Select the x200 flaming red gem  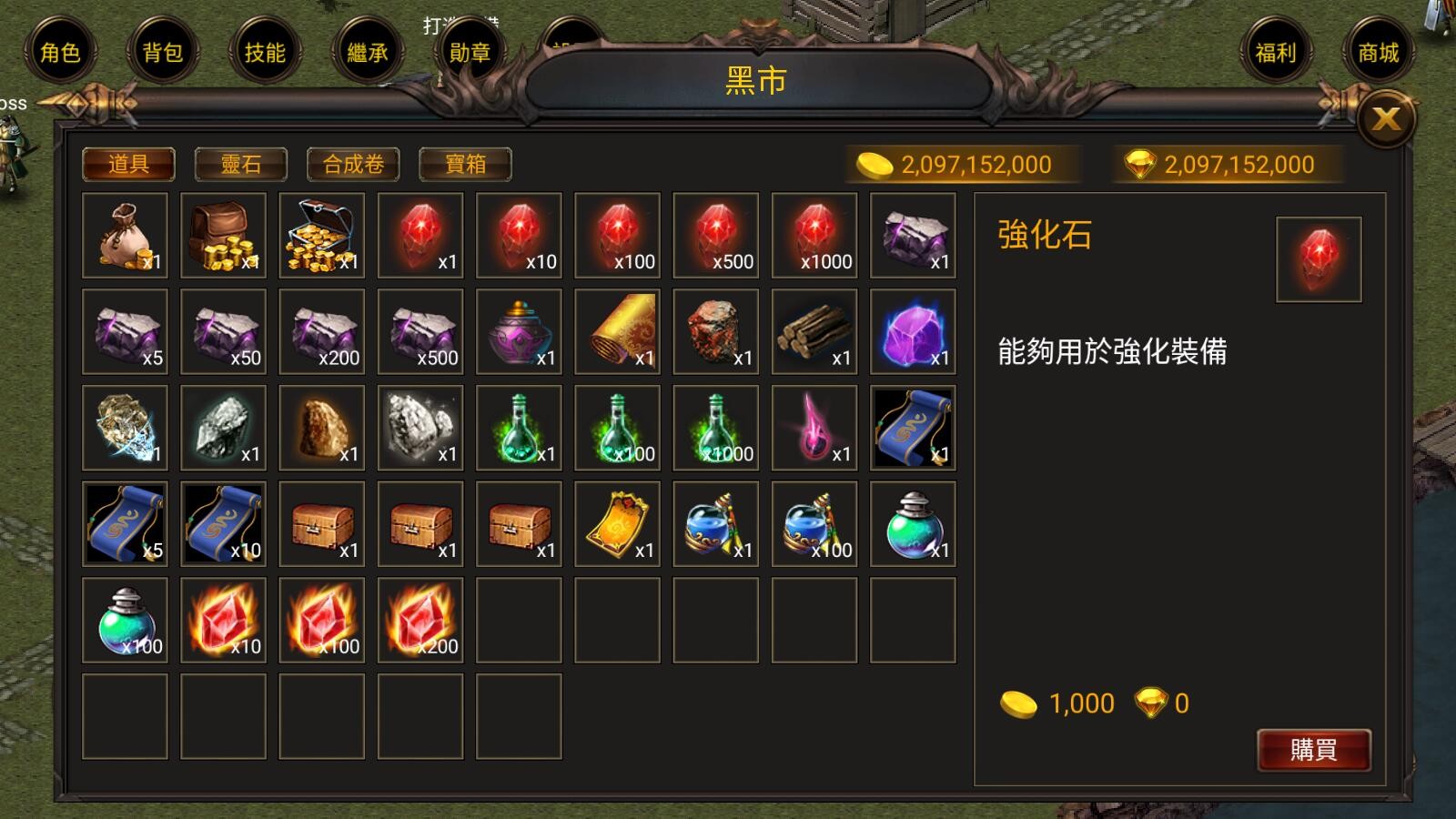(420, 619)
